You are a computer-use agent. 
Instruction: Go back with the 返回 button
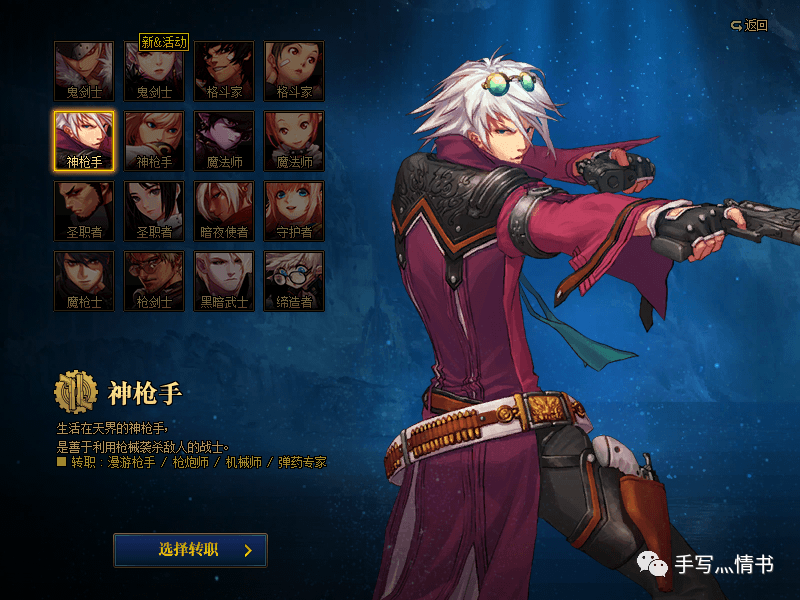(x=749, y=25)
